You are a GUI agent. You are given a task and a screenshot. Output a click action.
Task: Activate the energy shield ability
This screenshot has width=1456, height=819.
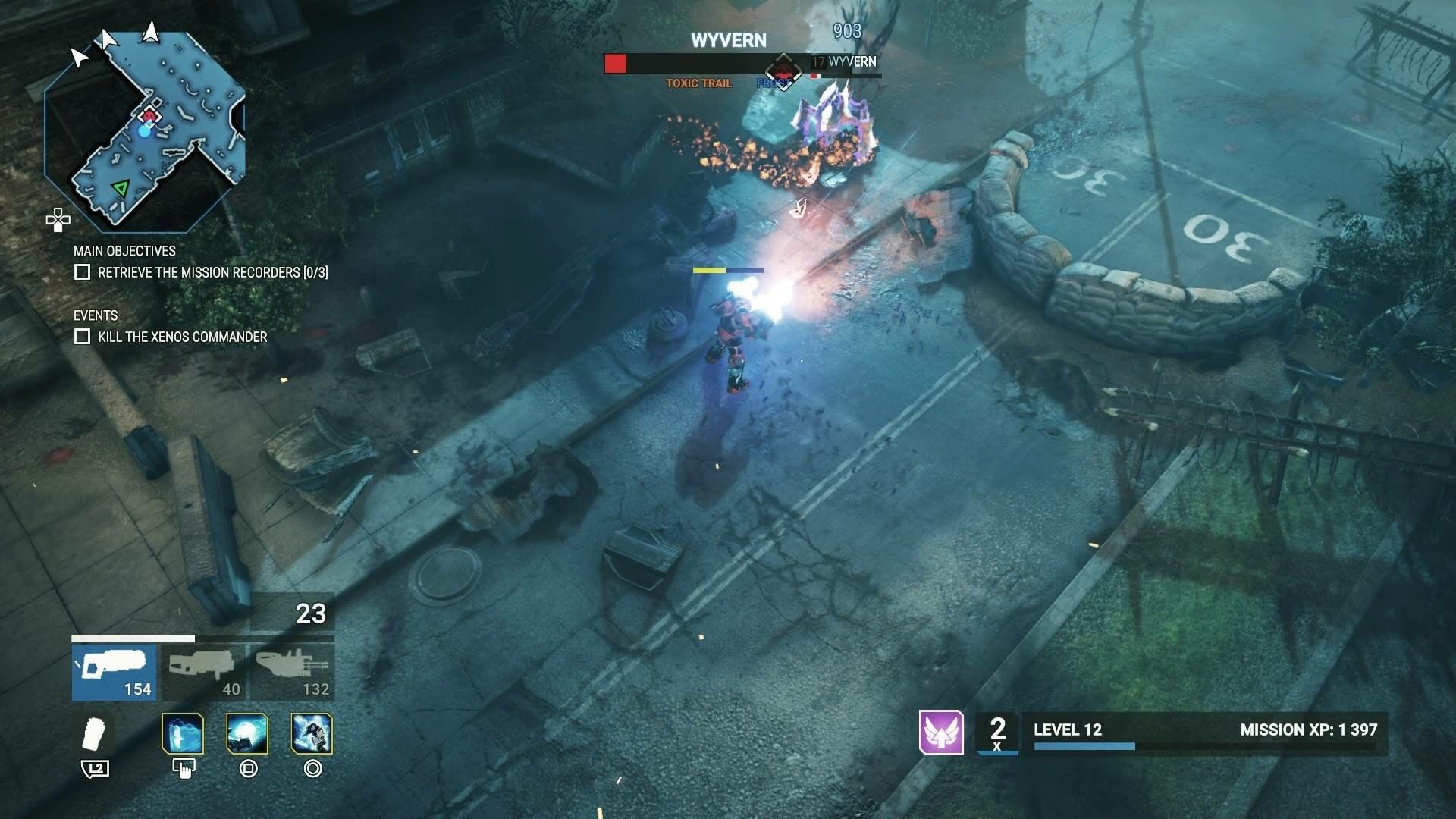point(183,735)
